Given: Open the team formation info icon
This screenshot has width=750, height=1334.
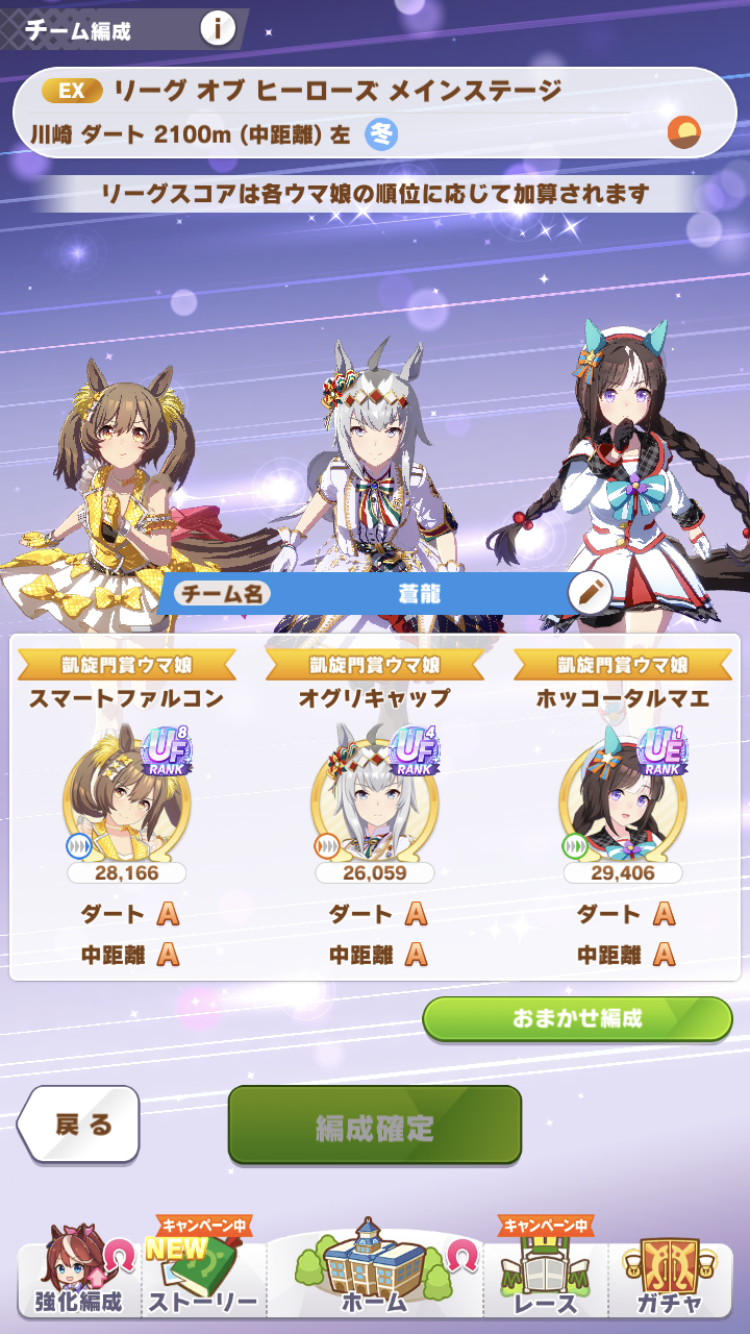Looking at the screenshot, I should (217, 28).
